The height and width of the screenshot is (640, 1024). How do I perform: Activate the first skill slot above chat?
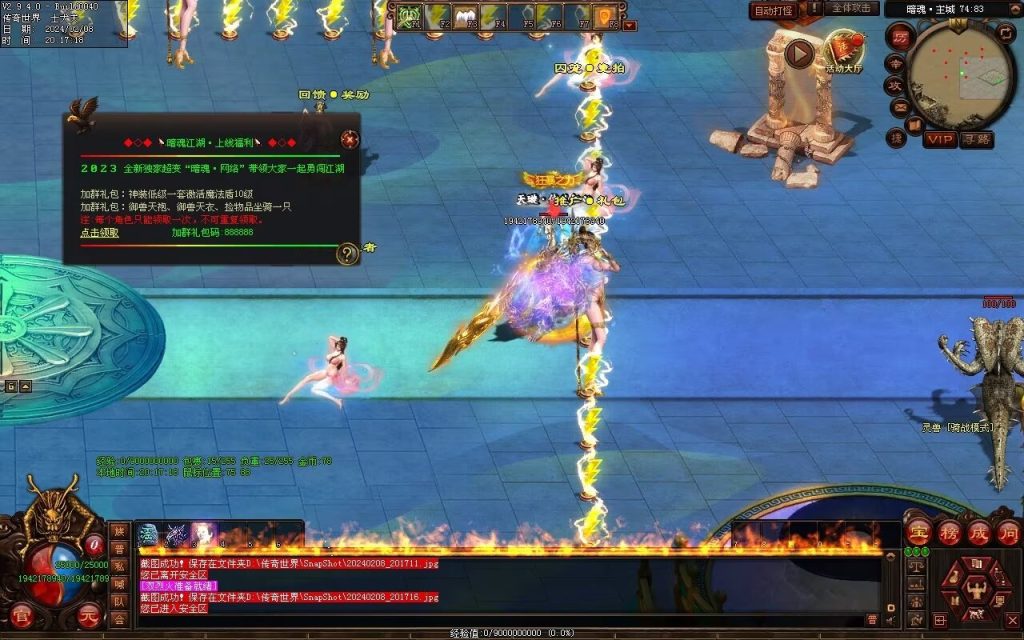148,534
